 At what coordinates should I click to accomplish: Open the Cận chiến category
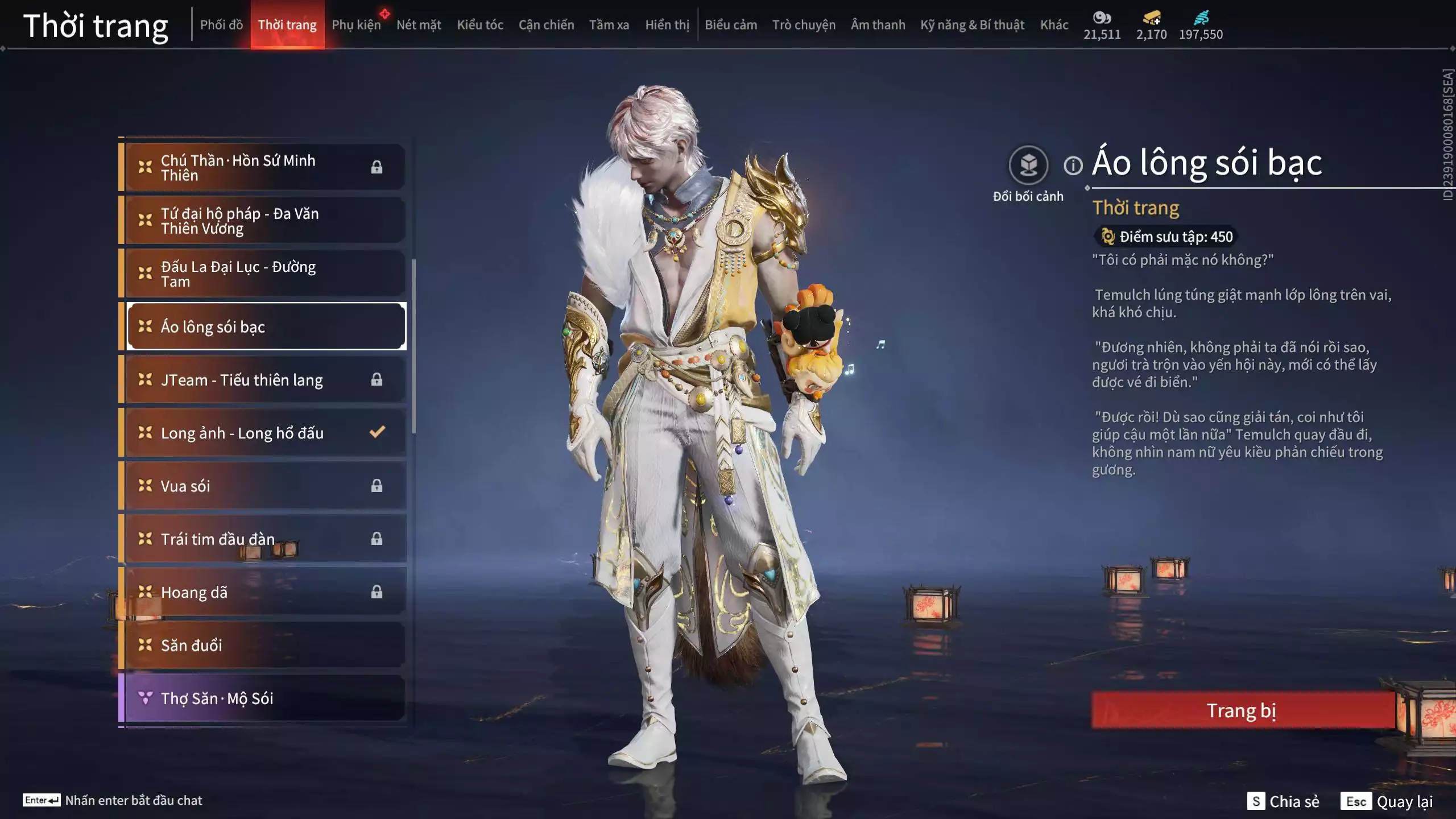point(546,25)
